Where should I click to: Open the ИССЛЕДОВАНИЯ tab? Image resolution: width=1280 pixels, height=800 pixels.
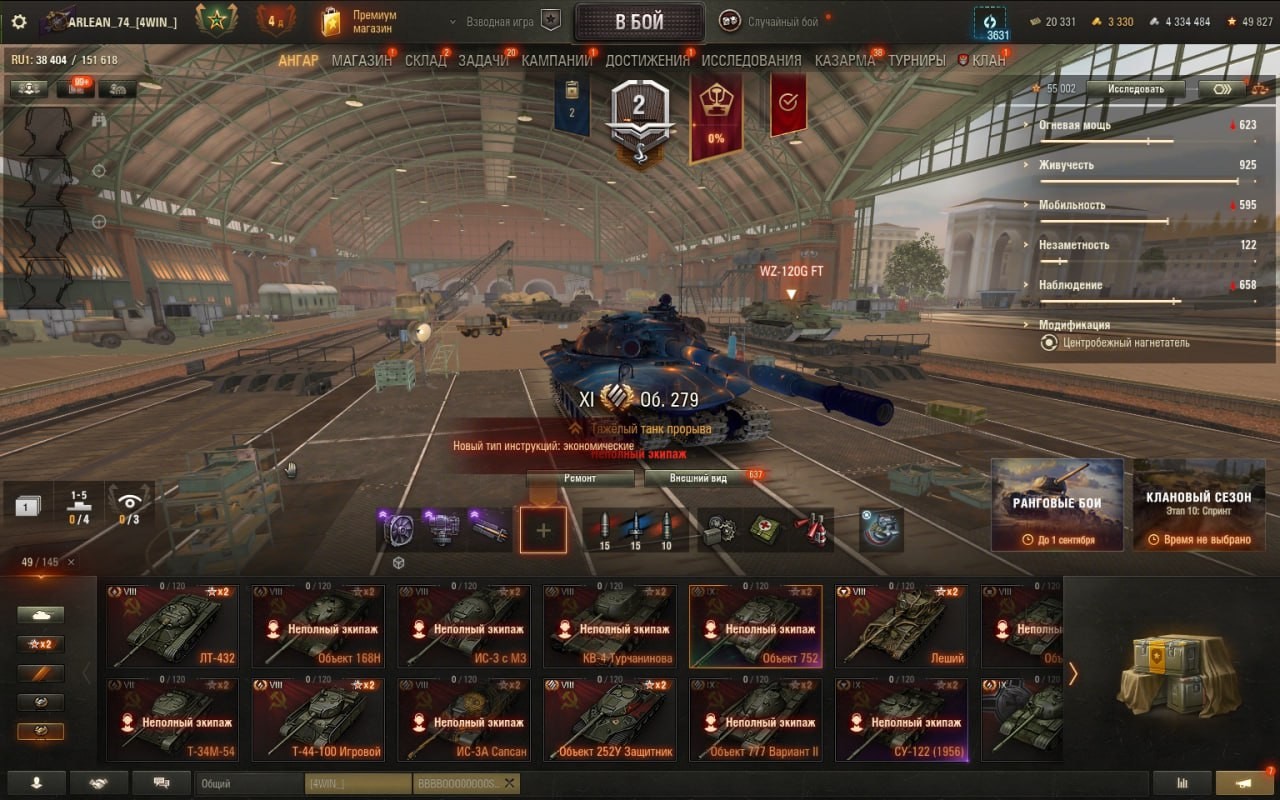tap(751, 60)
